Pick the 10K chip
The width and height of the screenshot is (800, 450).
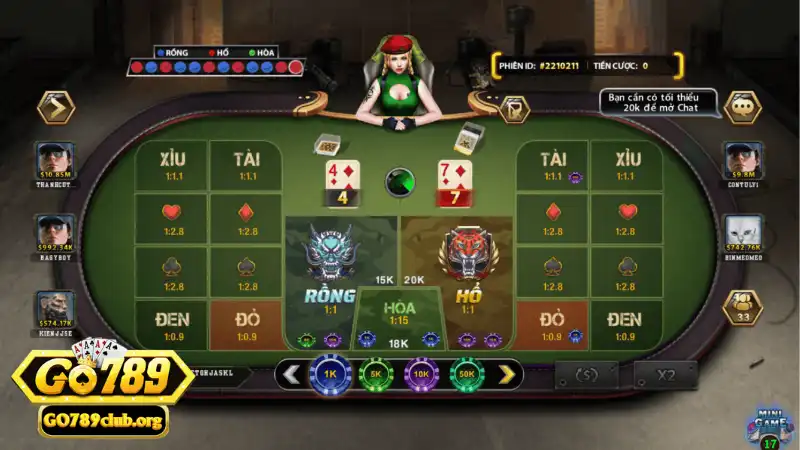pos(420,375)
